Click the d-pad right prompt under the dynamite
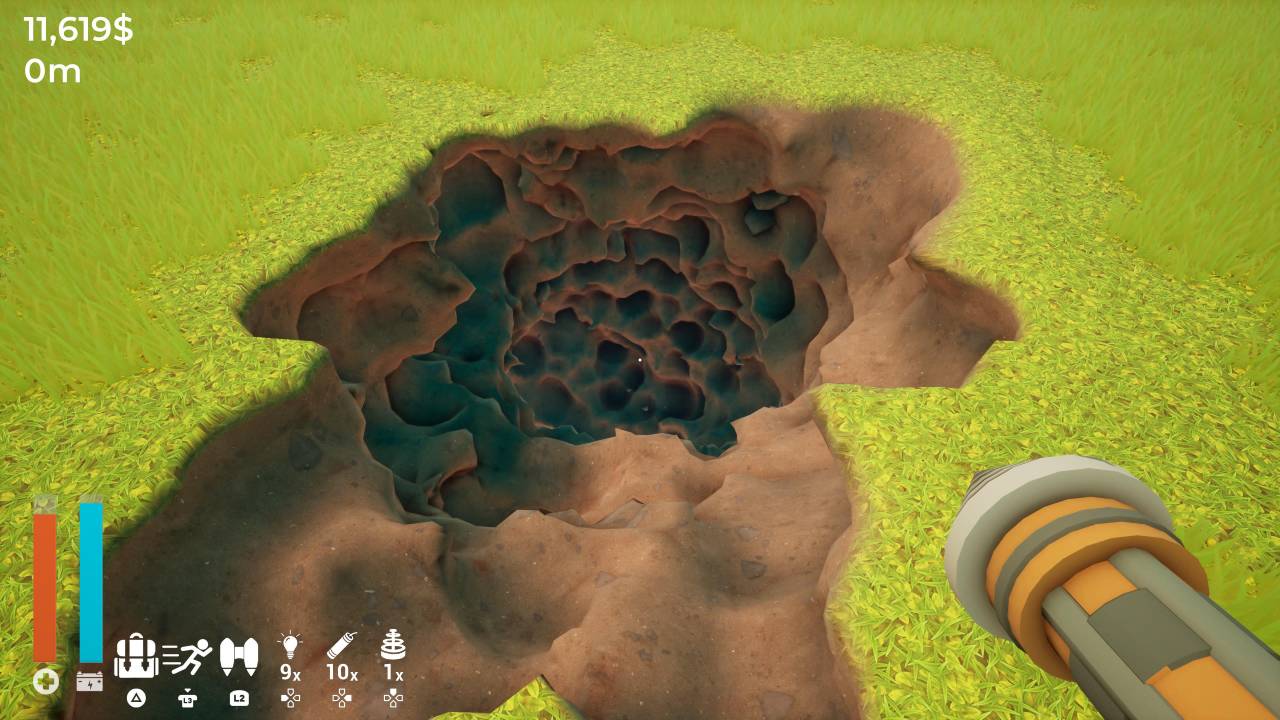The image size is (1280, 720). point(342,700)
